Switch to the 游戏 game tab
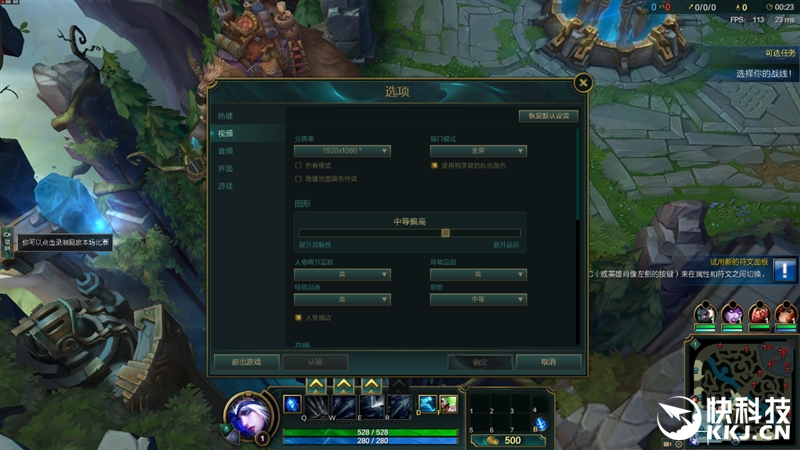Screen dimensions: 800x450 226,186
